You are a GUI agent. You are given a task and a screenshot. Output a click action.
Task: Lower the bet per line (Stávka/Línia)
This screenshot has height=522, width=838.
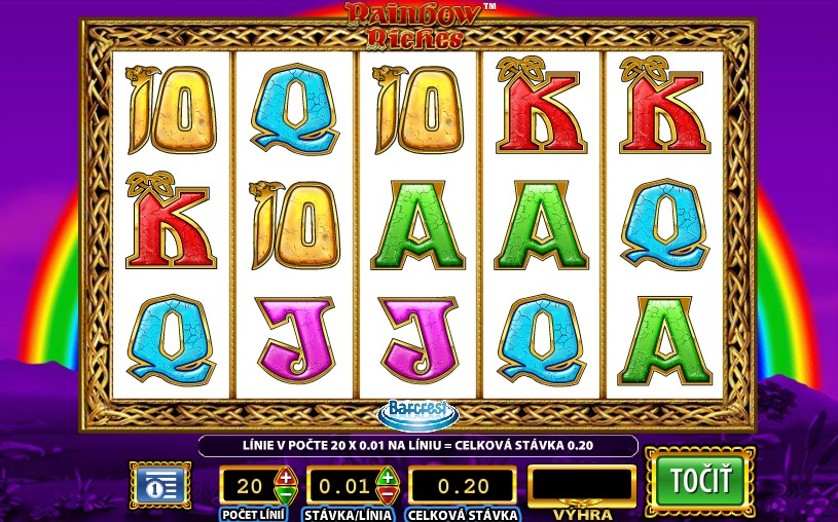[387, 493]
